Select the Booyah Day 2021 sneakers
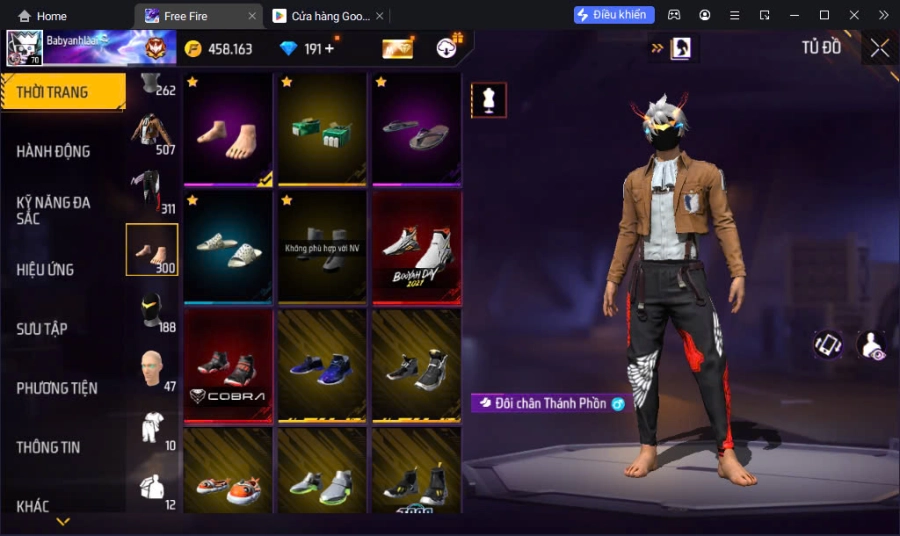Image resolution: width=900 pixels, height=536 pixels. 417,248
